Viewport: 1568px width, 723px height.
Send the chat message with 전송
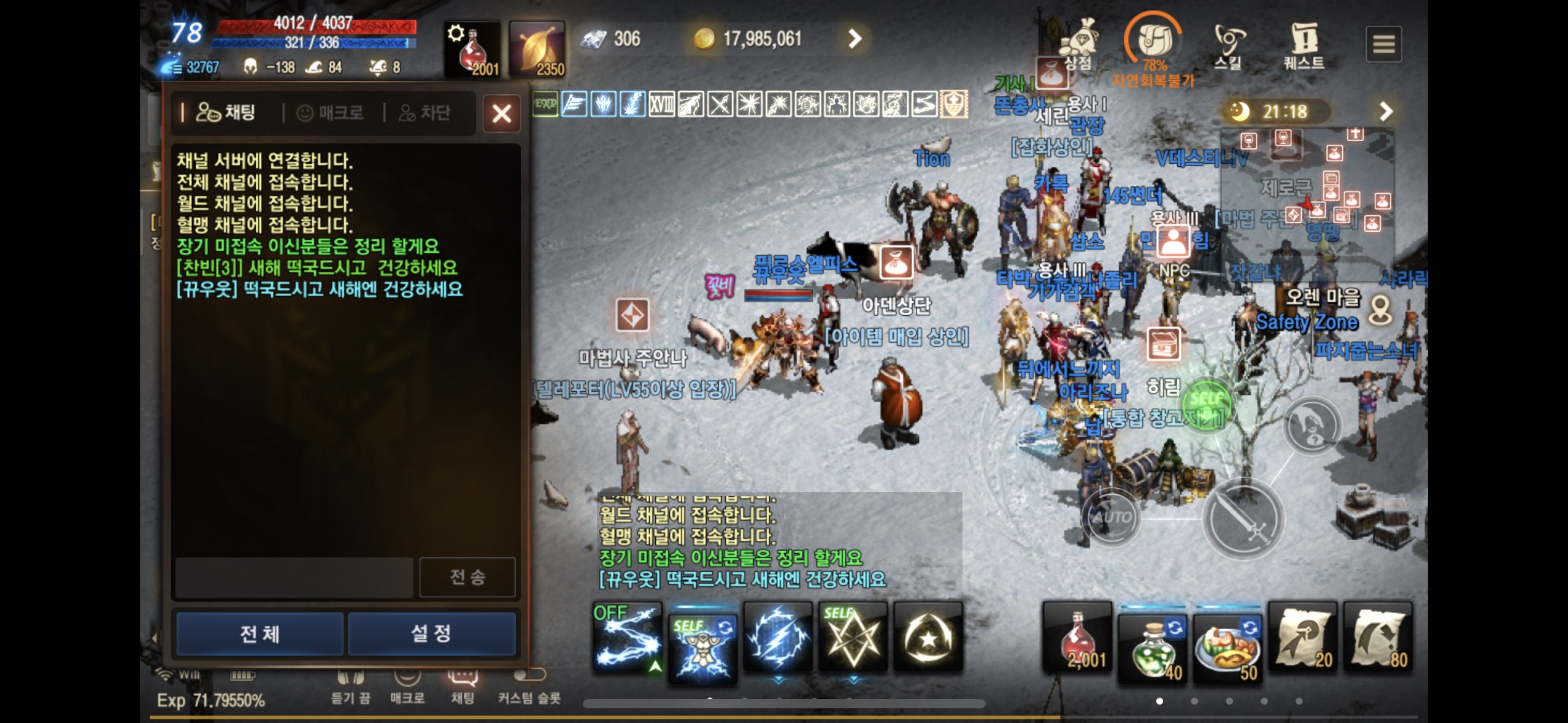[x=467, y=577]
